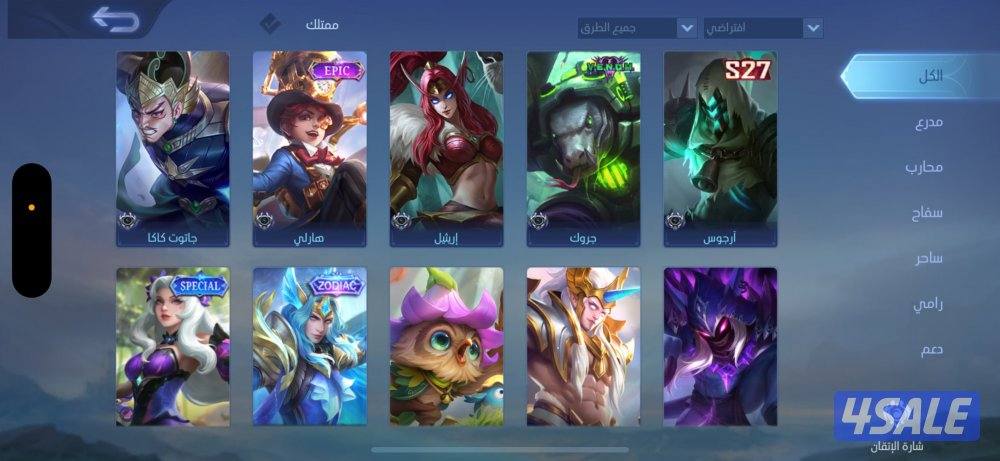The height and width of the screenshot is (461, 1000).
Task: Select the أرجوس S27 hero card
Action: point(720,149)
